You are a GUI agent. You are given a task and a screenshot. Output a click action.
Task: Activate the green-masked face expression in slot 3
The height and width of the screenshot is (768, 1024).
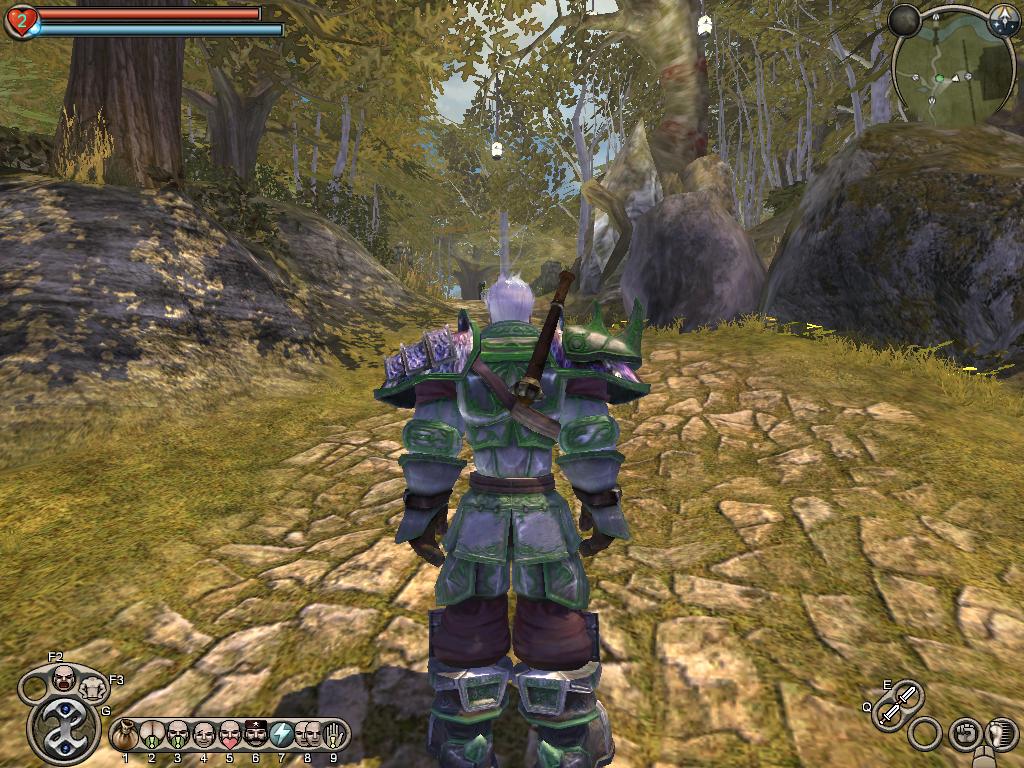pos(177,735)
